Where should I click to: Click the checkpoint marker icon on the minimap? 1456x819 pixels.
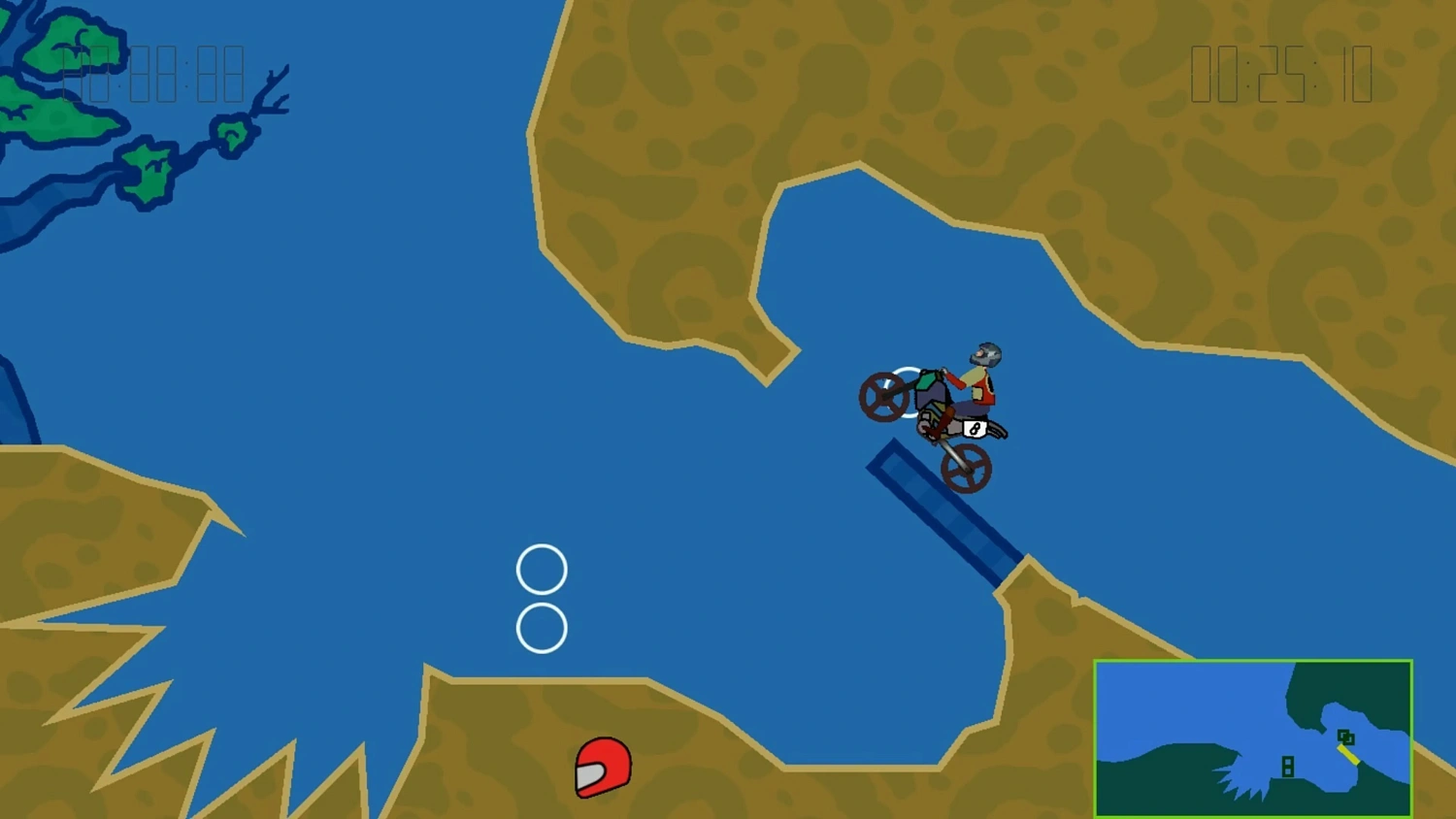pyautogui.click(x=1288, y=767)
